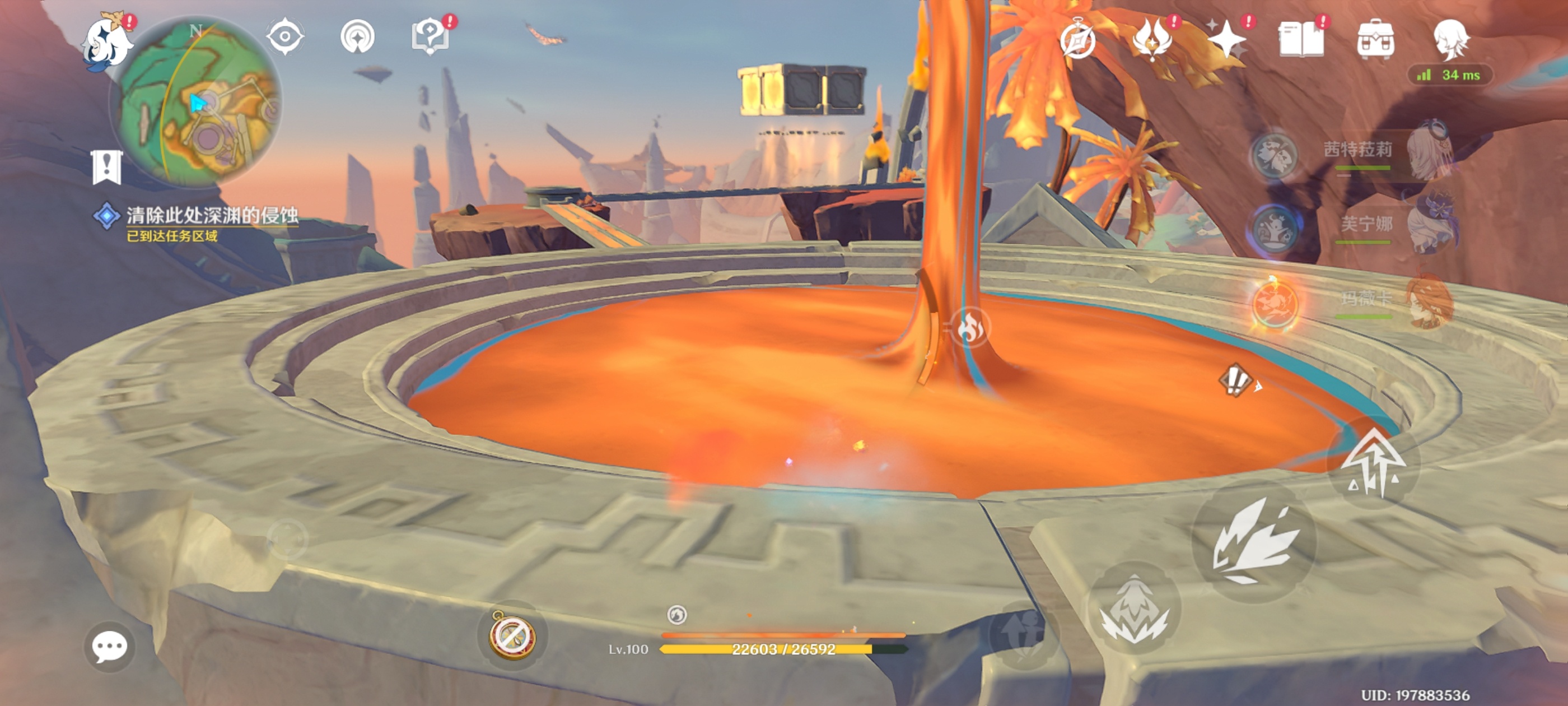Open the wish star icon

click(x=1226, y=40)
